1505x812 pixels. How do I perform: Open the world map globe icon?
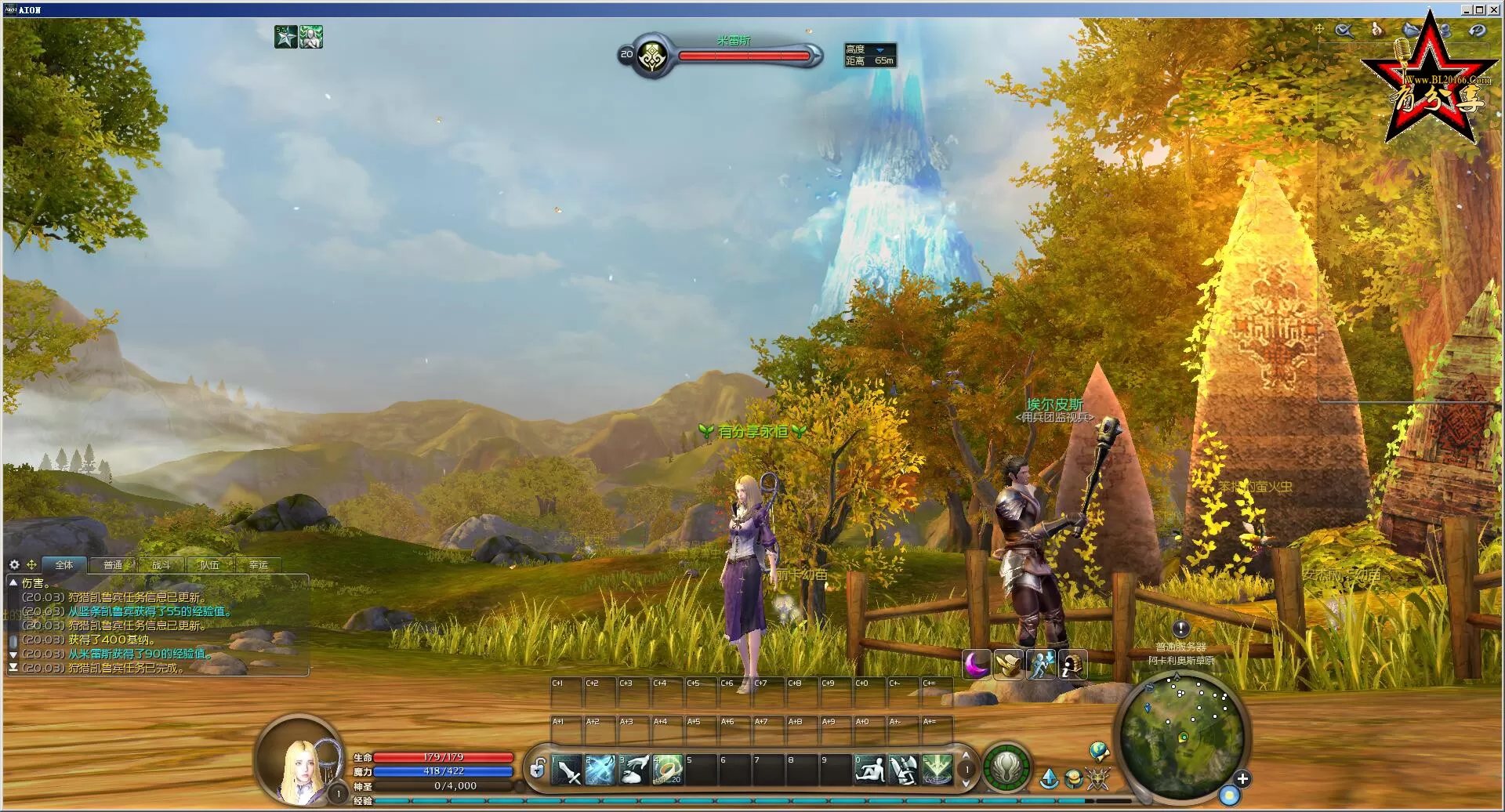pos(1099,752)
